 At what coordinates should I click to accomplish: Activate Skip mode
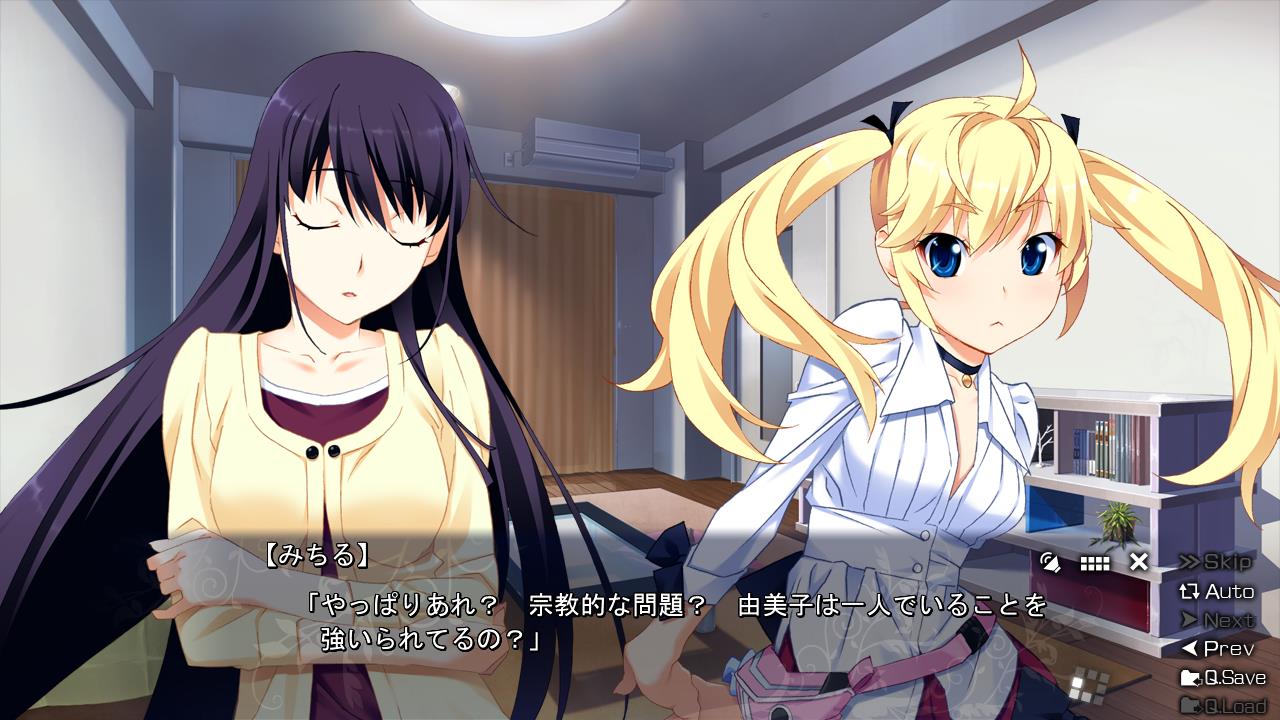(1215, 561)
